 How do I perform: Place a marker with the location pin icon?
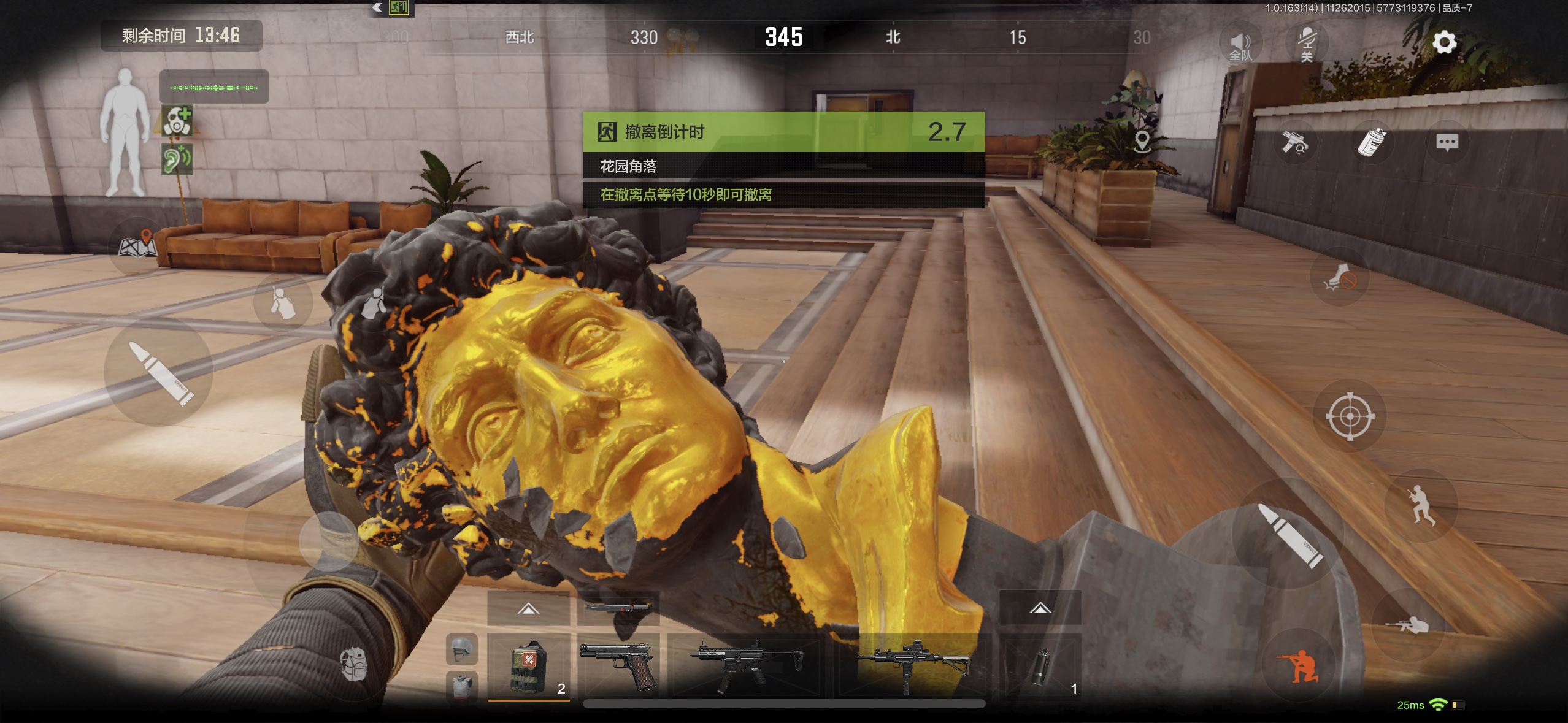1142,142
